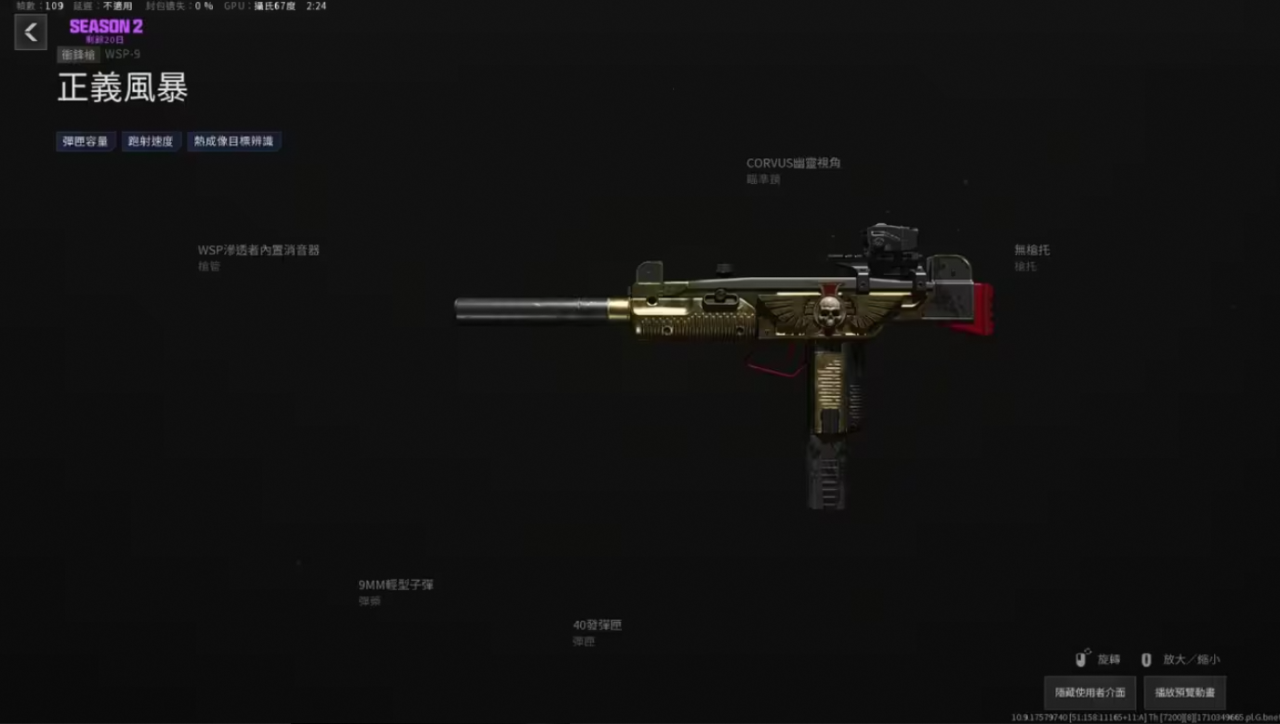Click the back arrow to return

tap(30, 31)
